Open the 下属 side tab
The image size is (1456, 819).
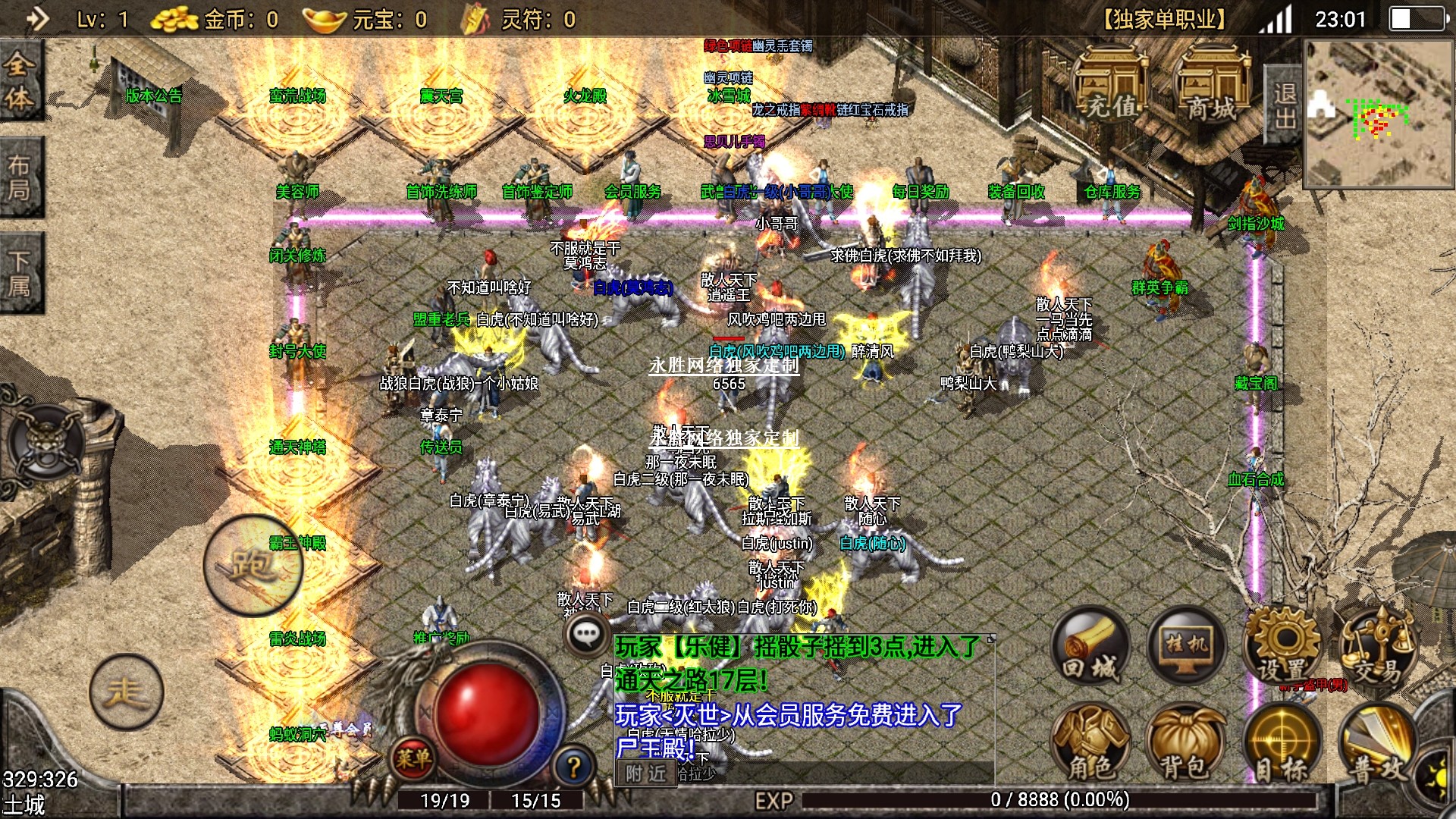20,273
